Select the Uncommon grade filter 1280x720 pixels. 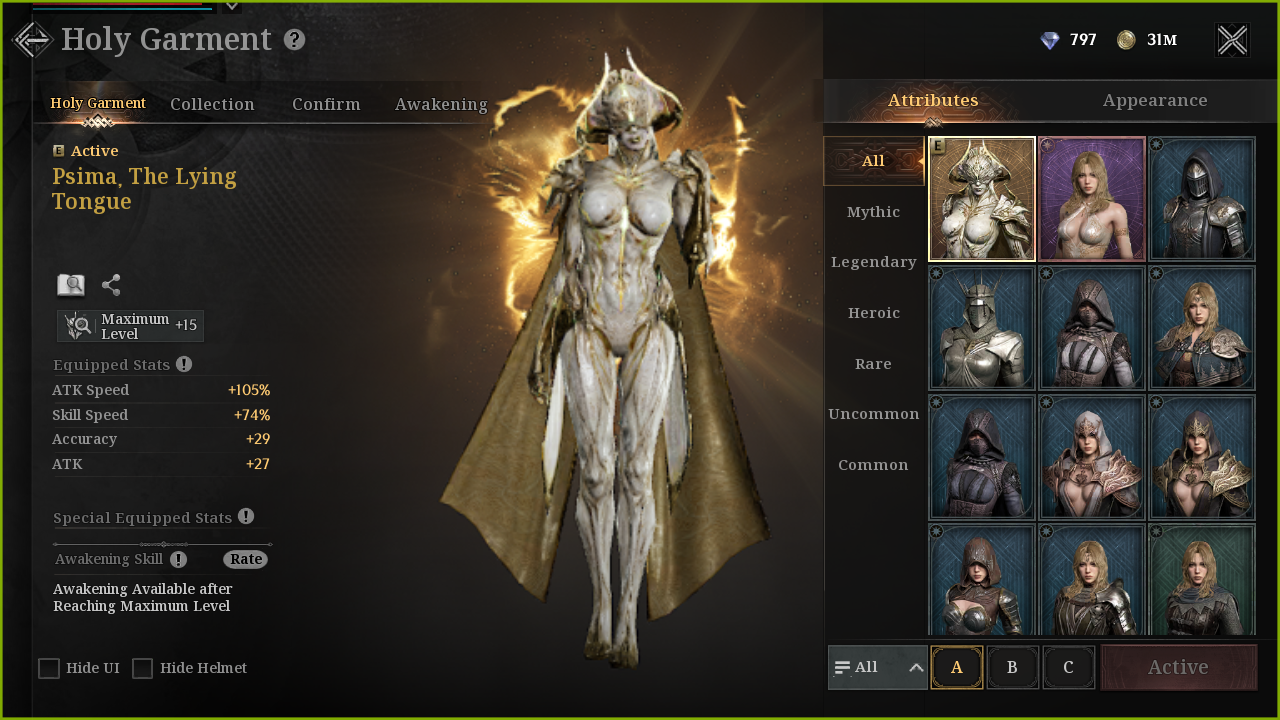[873, 414]
